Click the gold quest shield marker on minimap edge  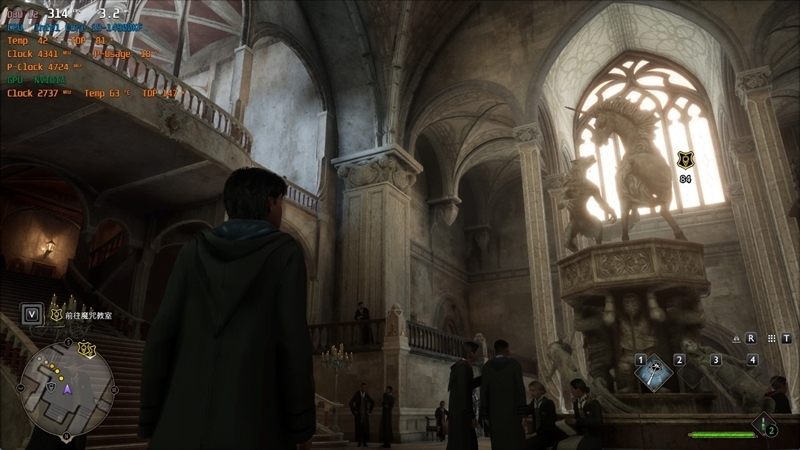(x=86, y=348)
